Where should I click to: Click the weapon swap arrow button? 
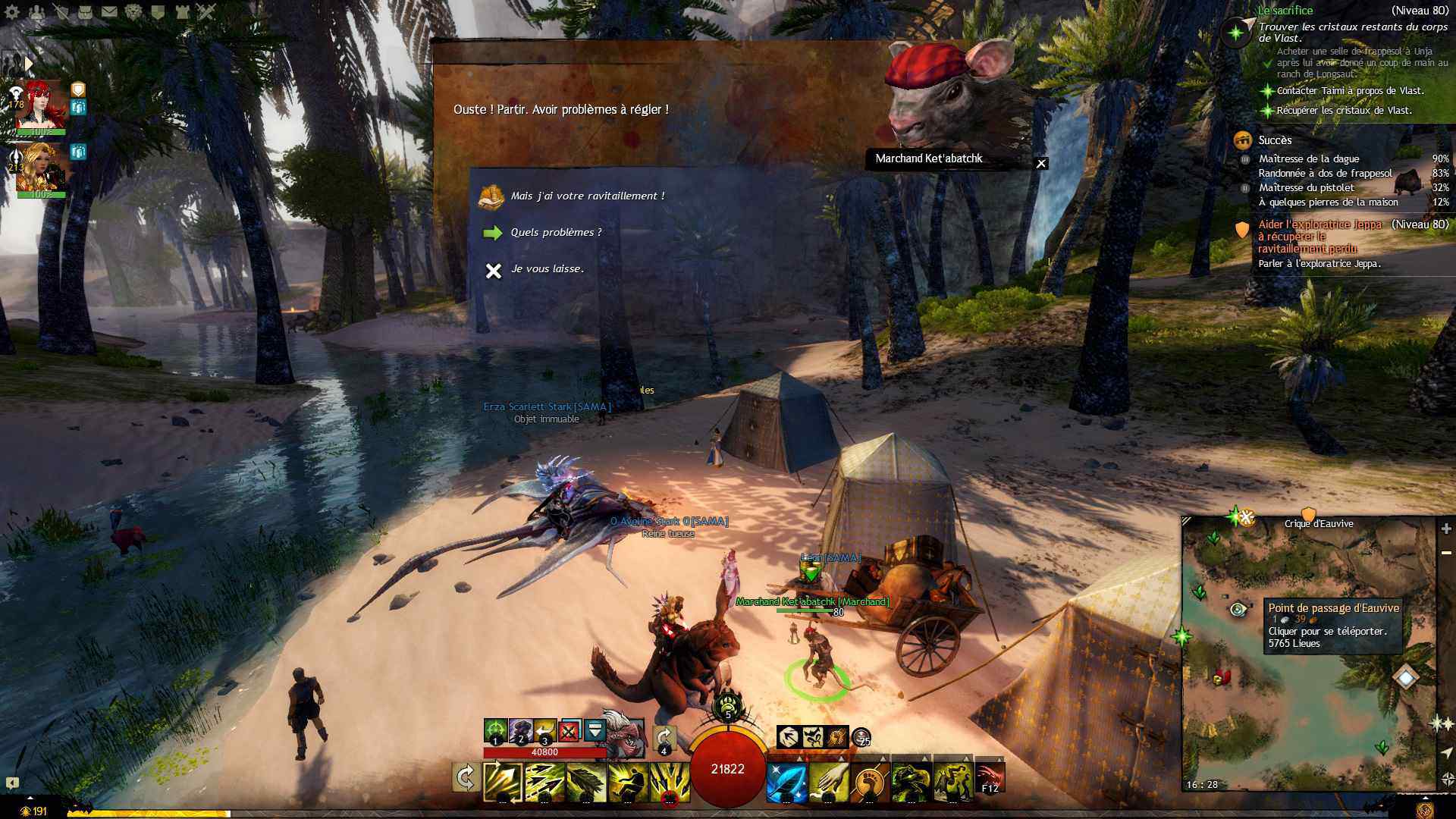tap(465, 778)
